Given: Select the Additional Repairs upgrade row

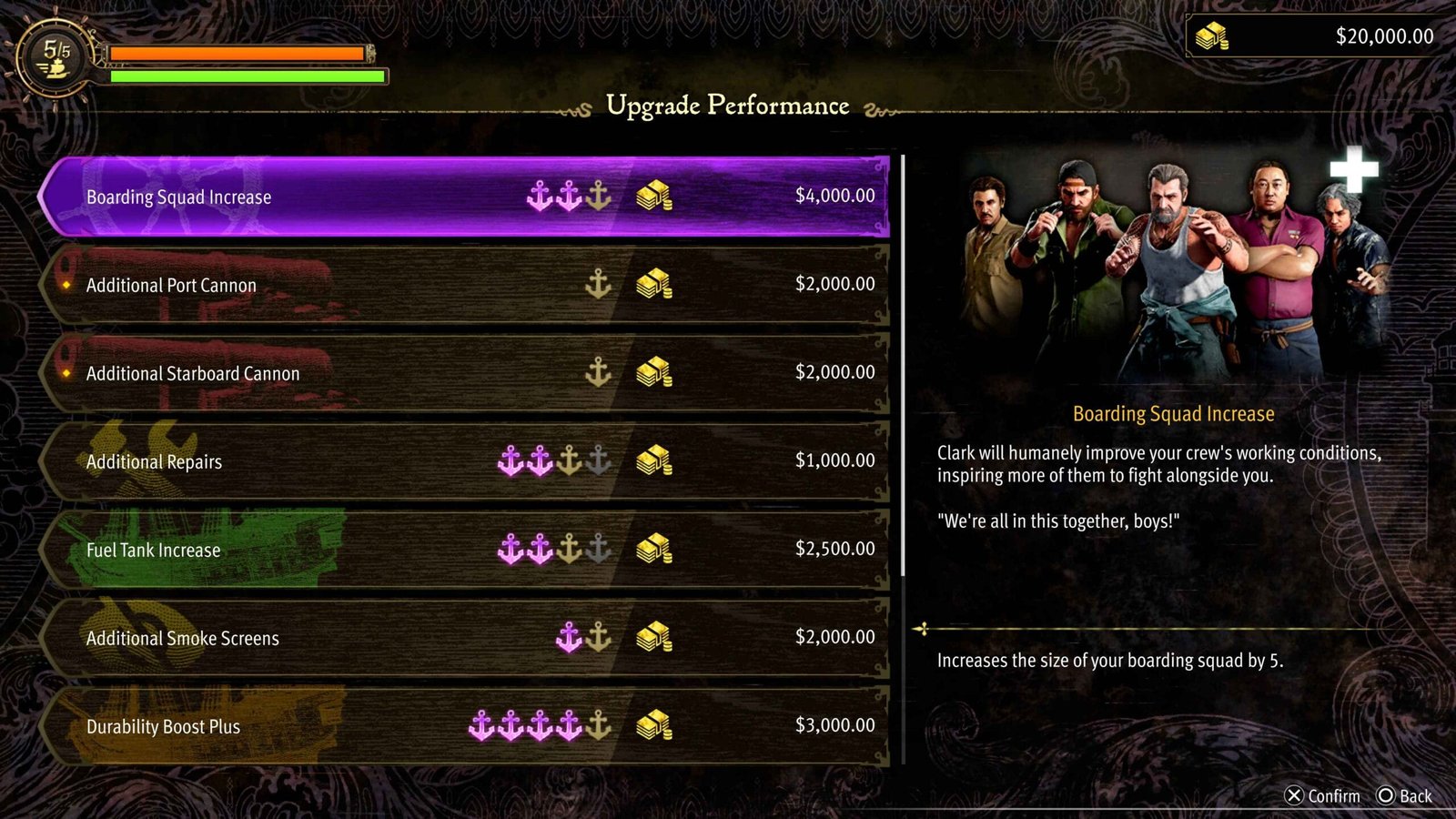Looking at the screenshot, I should pos(464,461).
